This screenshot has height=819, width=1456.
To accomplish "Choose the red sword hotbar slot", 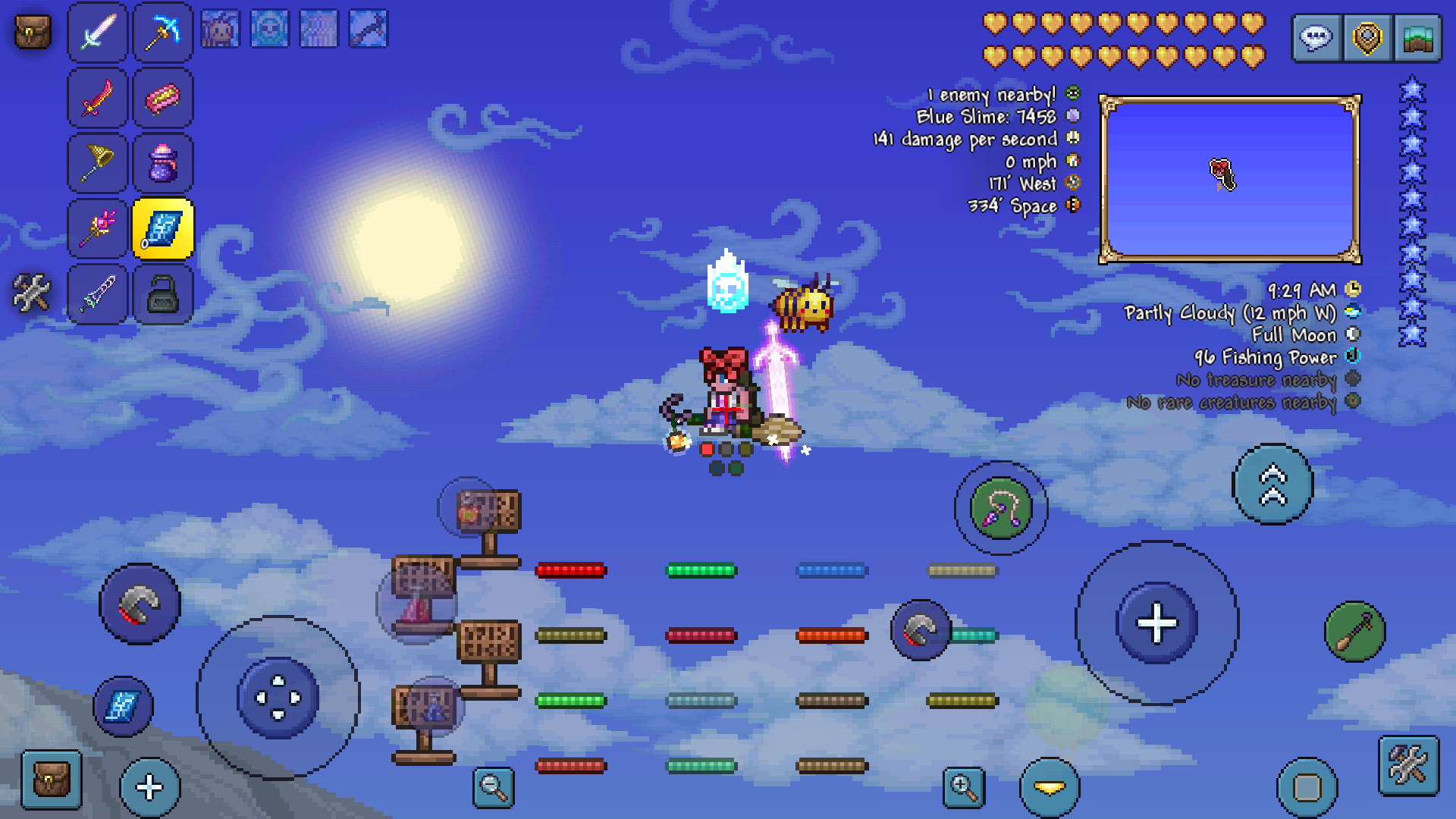I will point(98,98).
